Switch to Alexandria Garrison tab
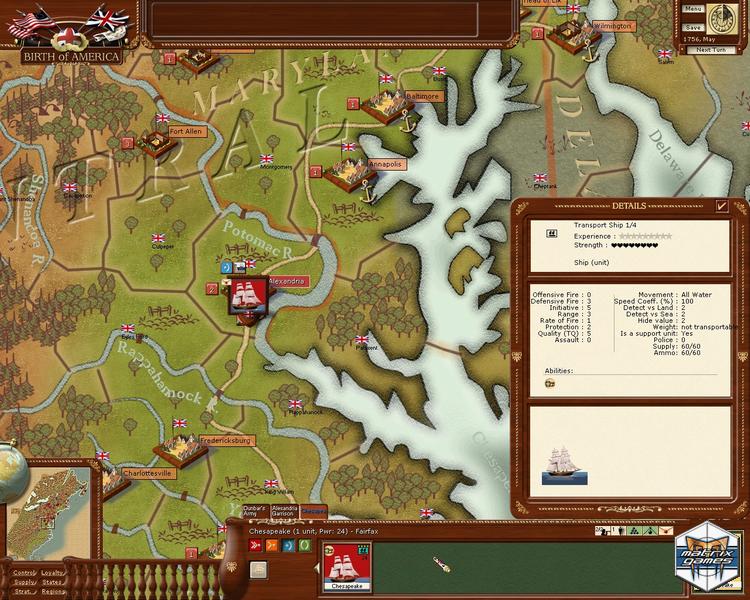 (x=285, y=511)
